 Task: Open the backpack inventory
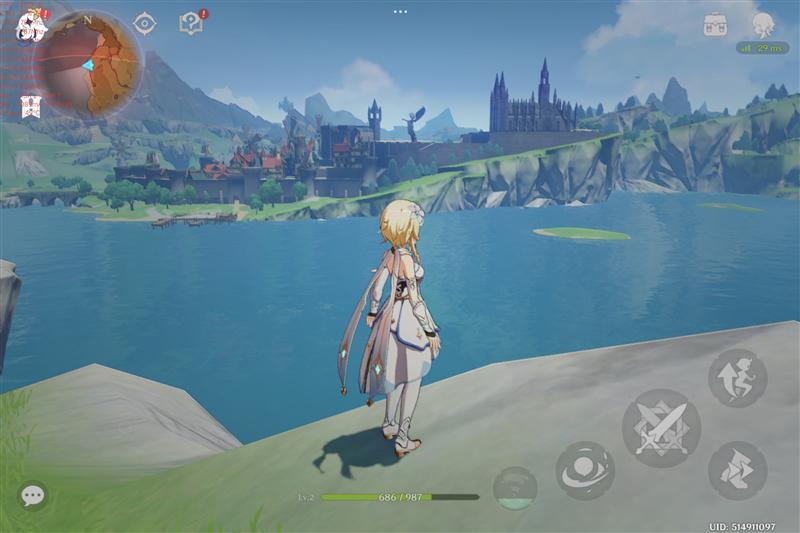tap(714, 24)
